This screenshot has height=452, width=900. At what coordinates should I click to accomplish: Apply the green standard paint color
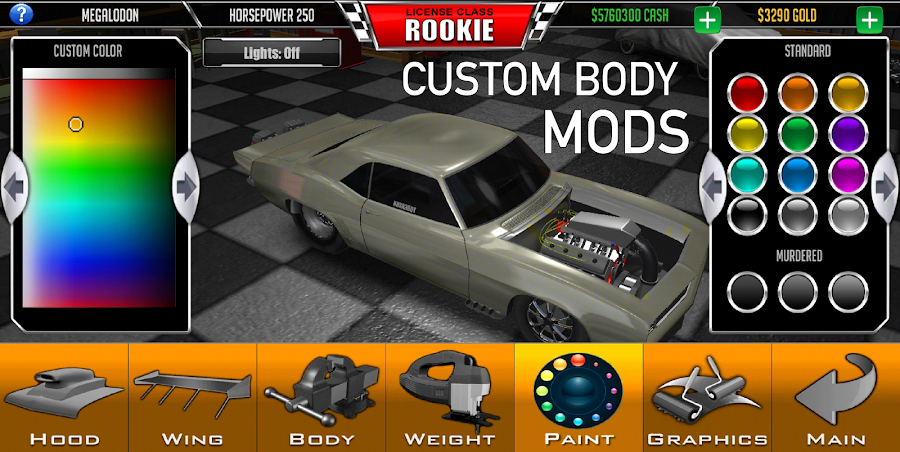[x=798, y=132]
